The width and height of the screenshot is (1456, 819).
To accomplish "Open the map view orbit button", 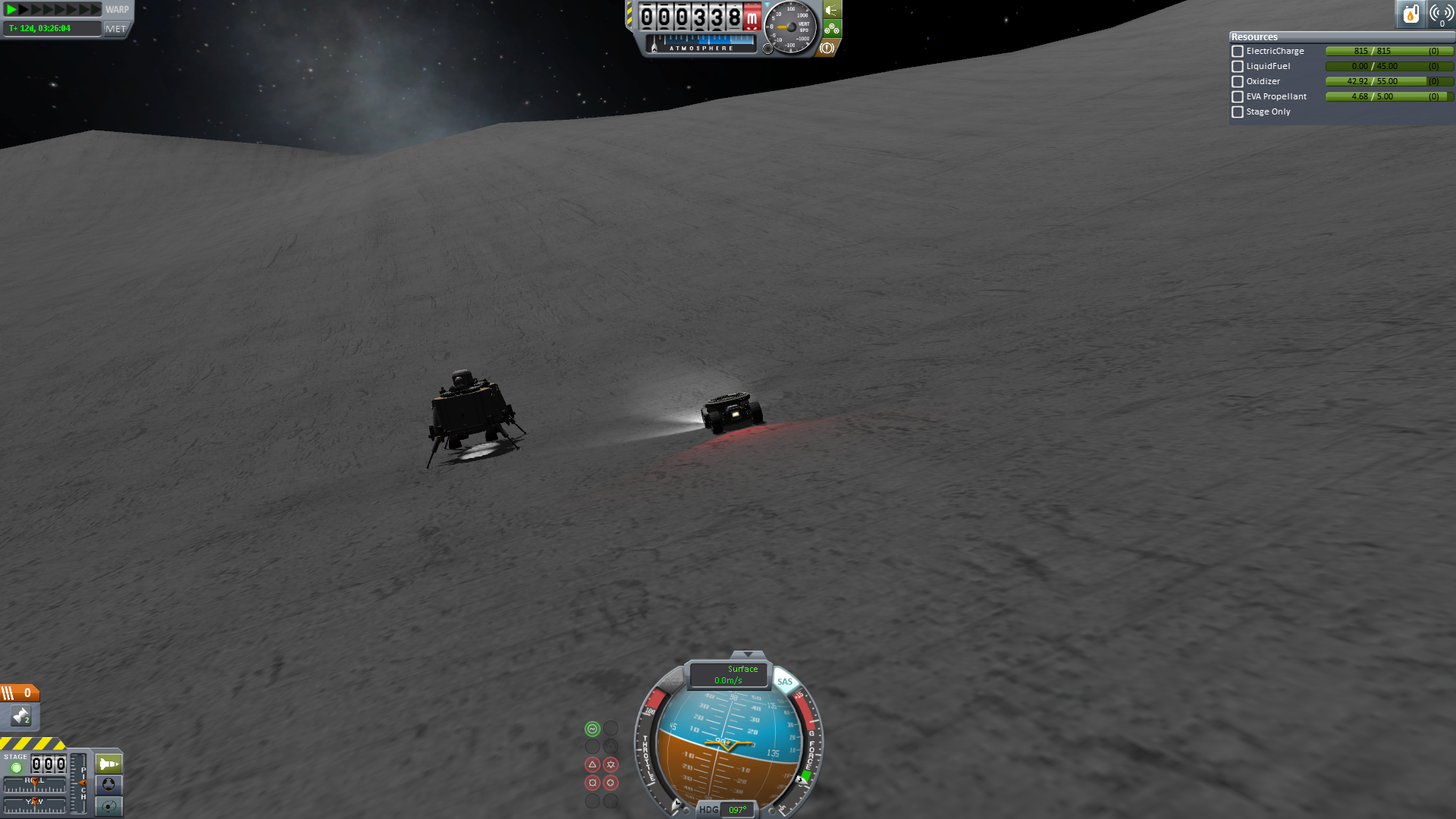I will (x=108, y=806).
